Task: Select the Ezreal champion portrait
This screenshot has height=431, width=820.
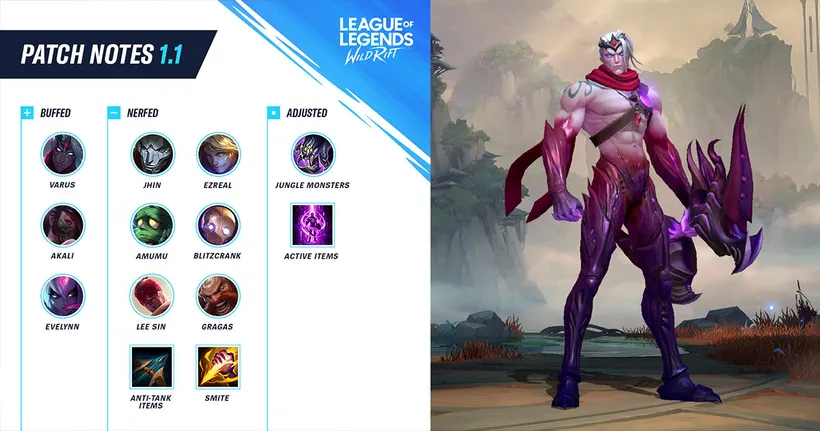Action: [x=217, y=154]
